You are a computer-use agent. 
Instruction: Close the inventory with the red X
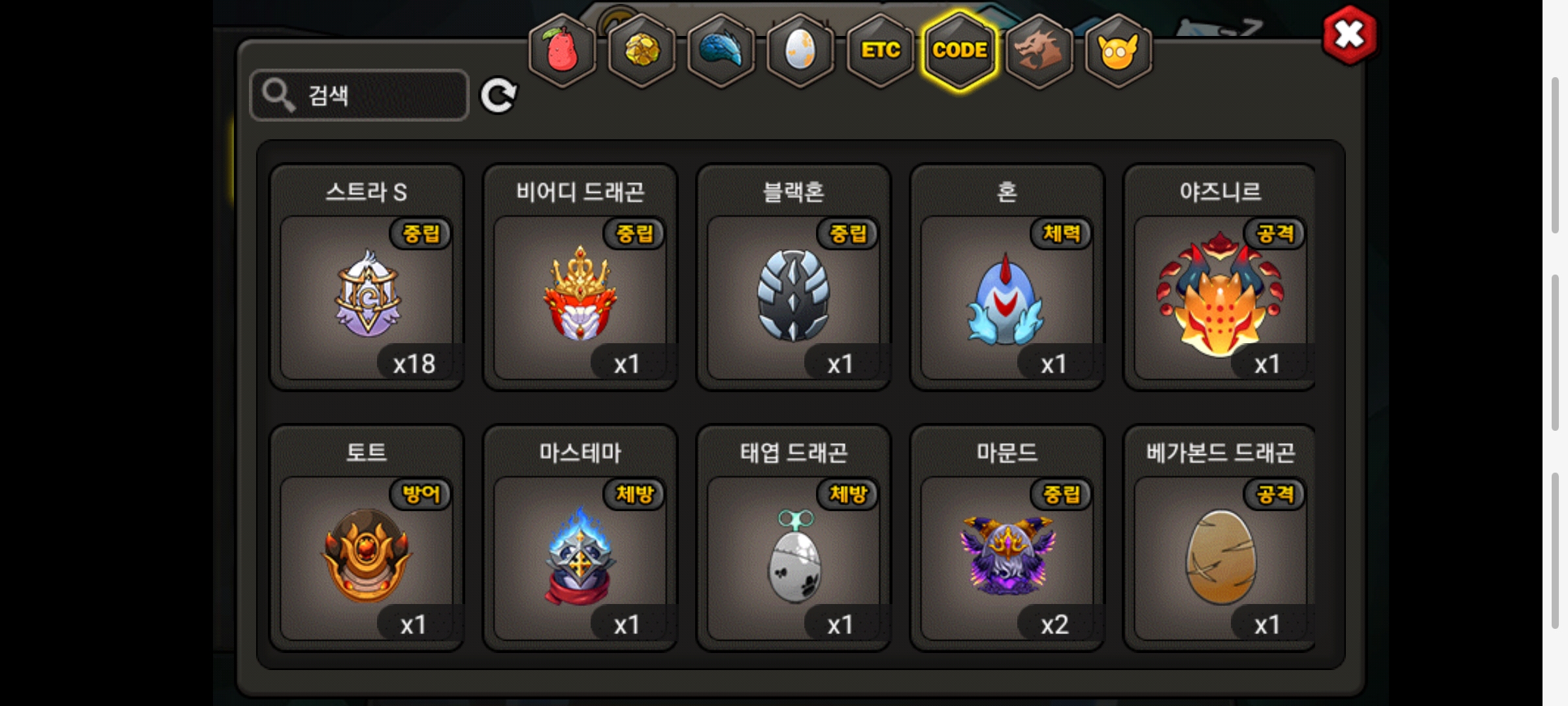[x=1349, y=35]
